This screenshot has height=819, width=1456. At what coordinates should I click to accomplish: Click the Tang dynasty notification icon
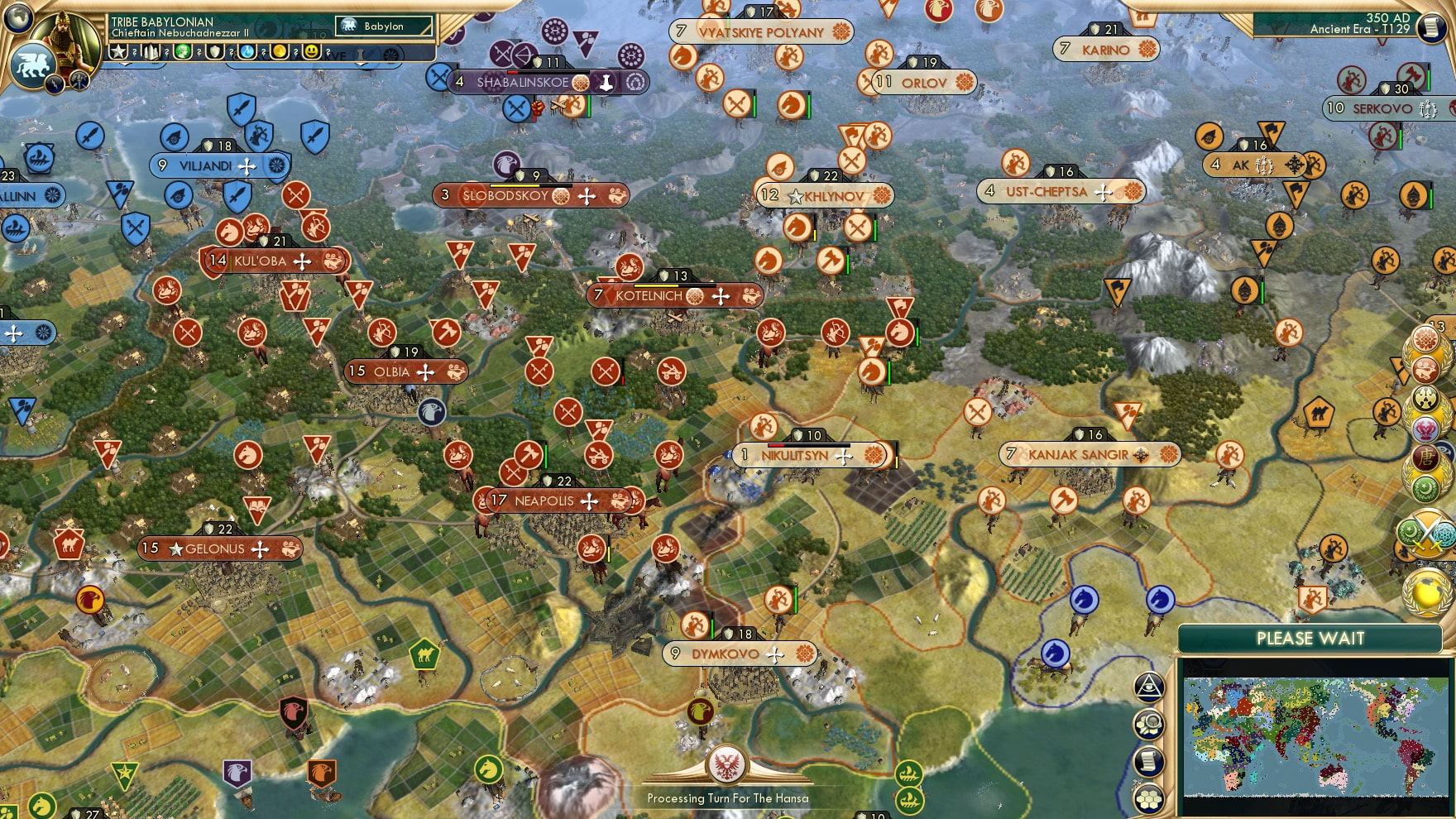(1425, 457)
